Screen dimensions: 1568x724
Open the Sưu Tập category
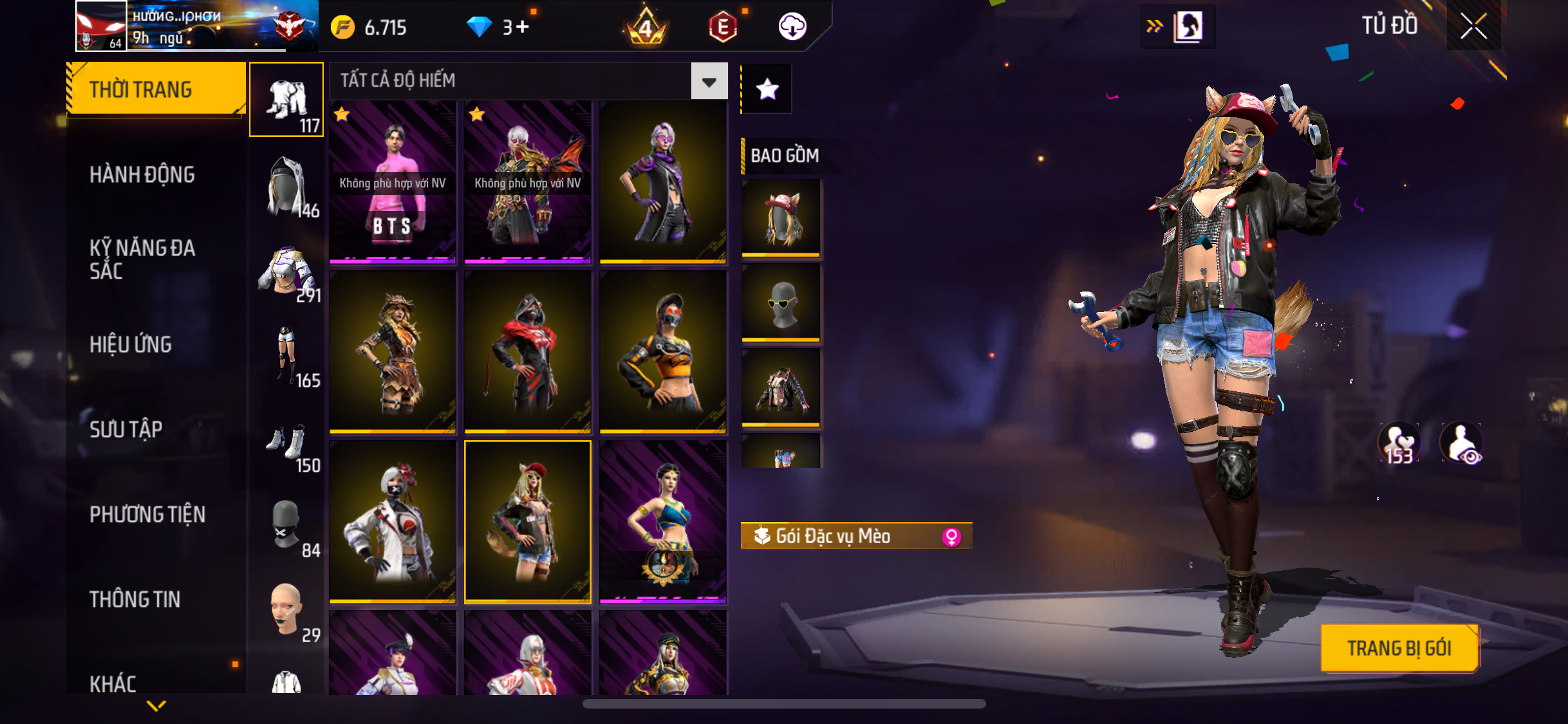(126, 429)
